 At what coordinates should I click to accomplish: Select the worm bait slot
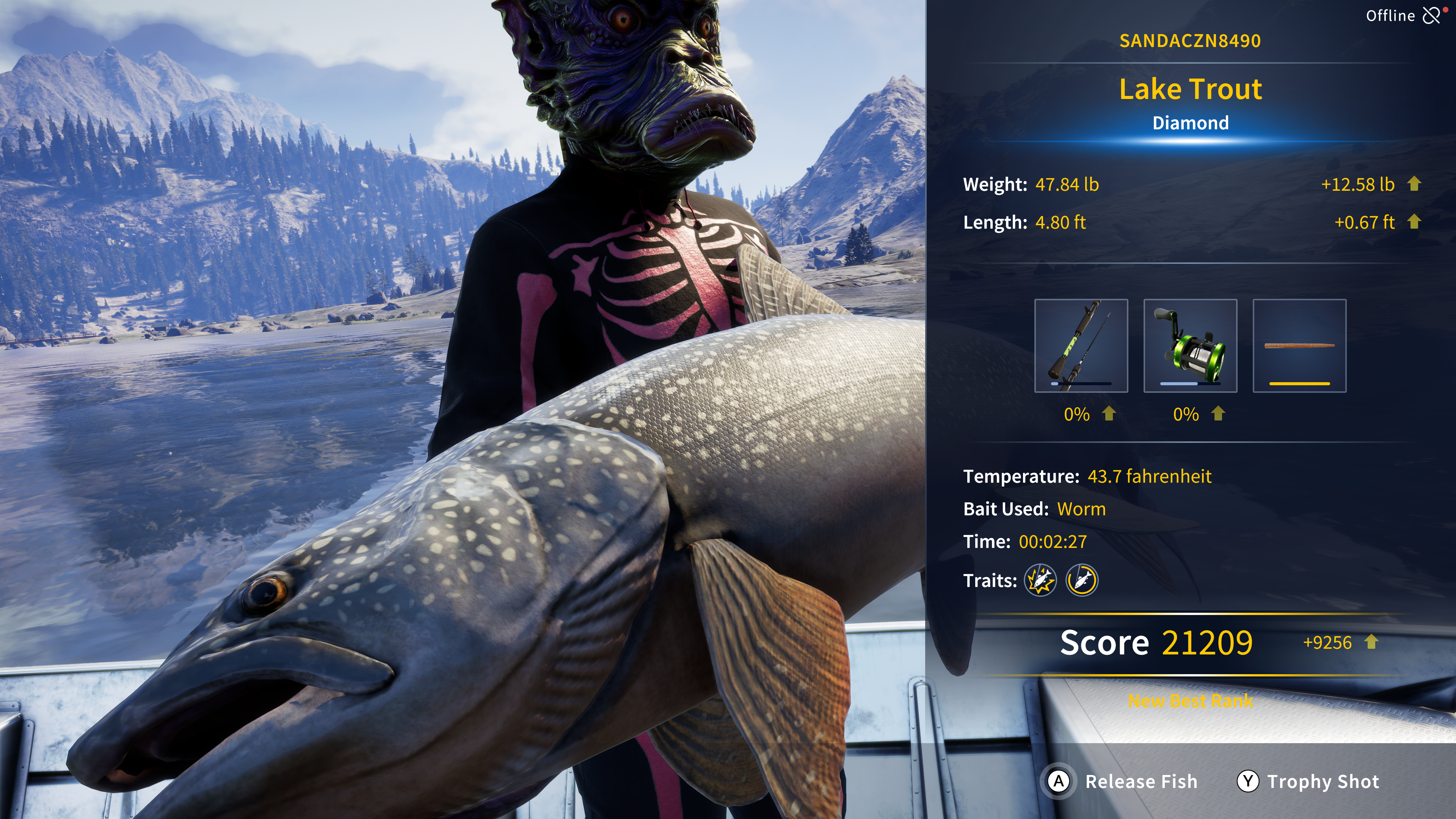[x=1299, y=346]
